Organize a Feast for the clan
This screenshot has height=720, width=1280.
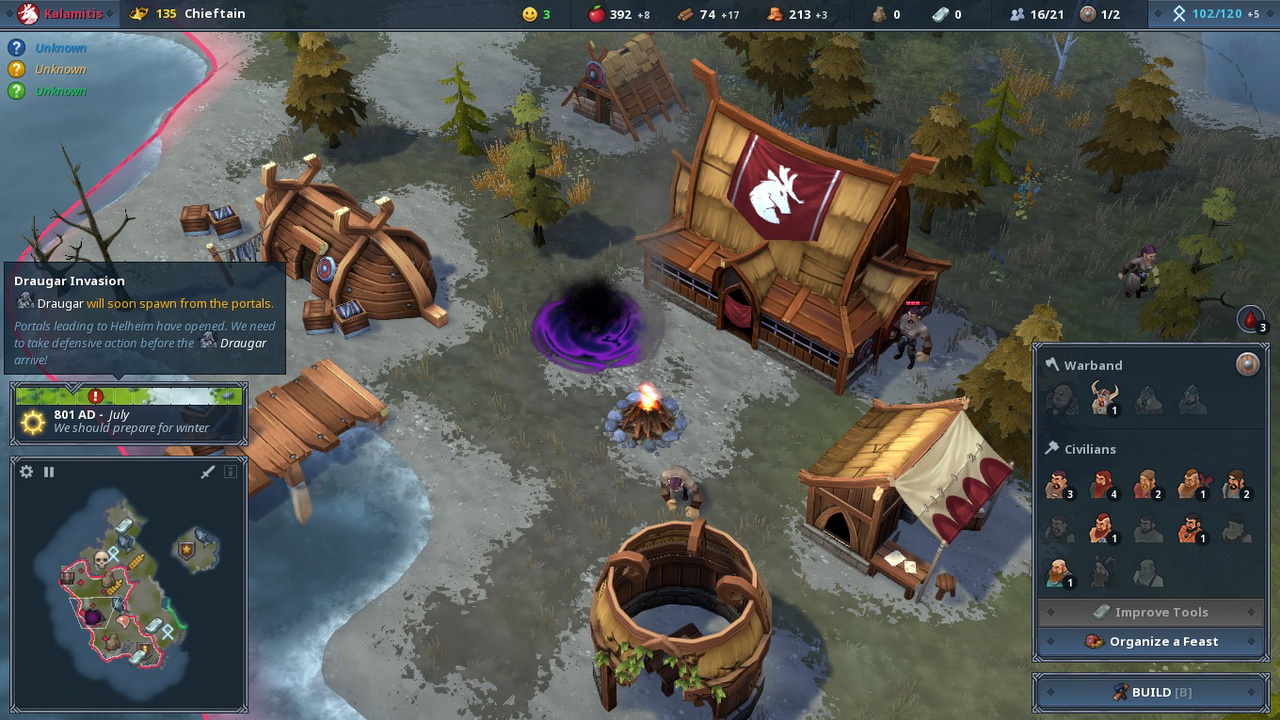pyautogui.click(x=1151, y=641)
